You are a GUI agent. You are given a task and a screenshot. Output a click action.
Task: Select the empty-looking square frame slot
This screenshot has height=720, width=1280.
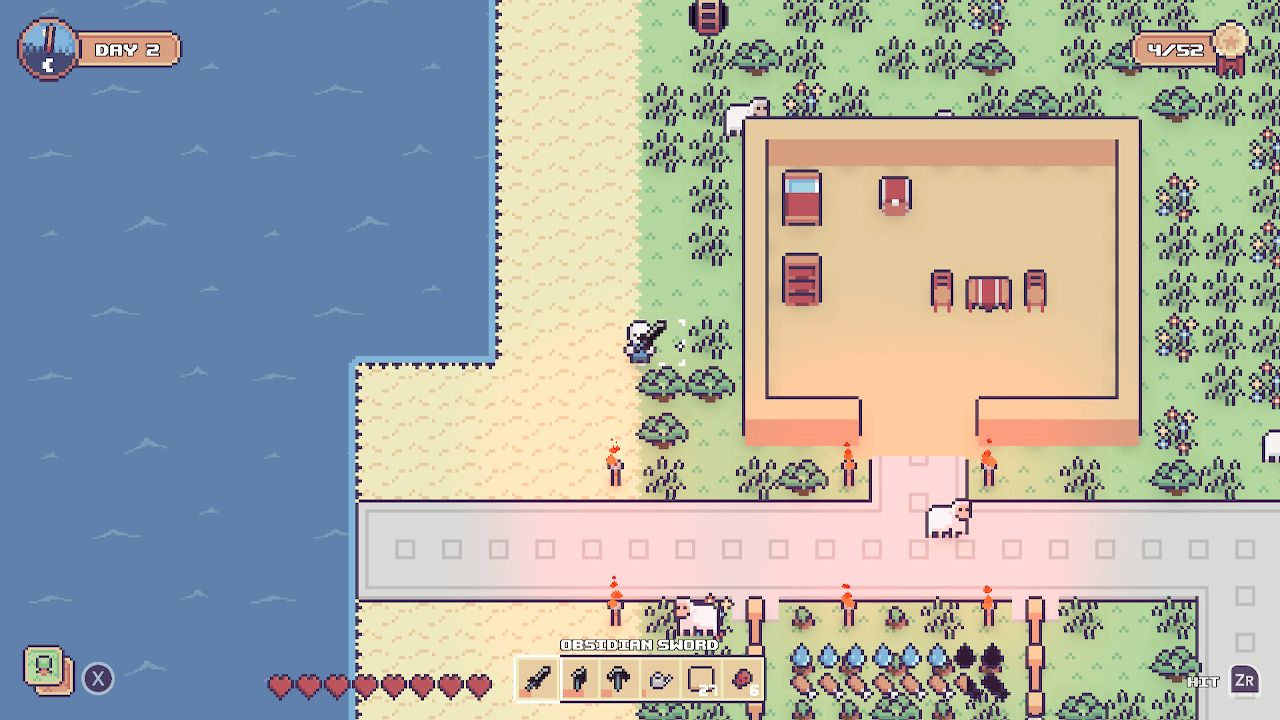pos(701,676)
